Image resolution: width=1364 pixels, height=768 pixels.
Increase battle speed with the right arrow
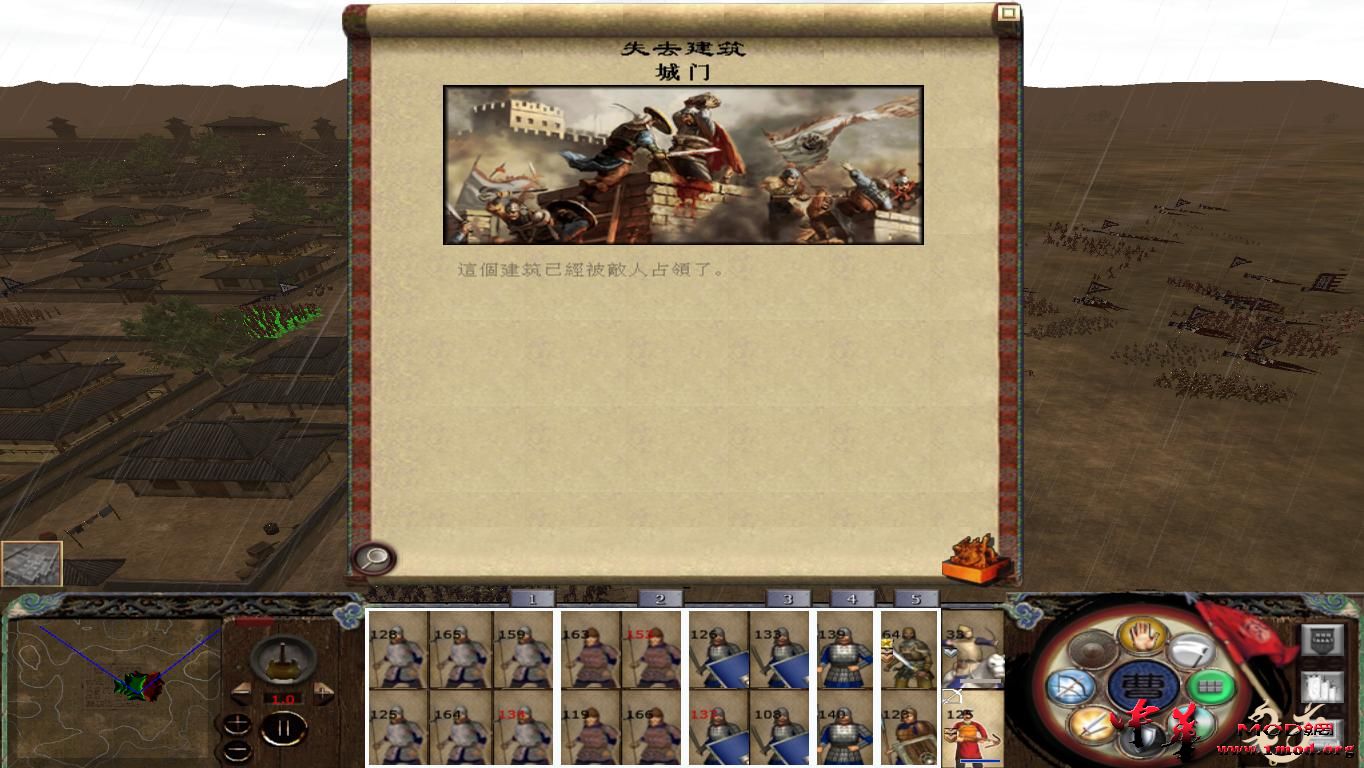click(321, 693)
